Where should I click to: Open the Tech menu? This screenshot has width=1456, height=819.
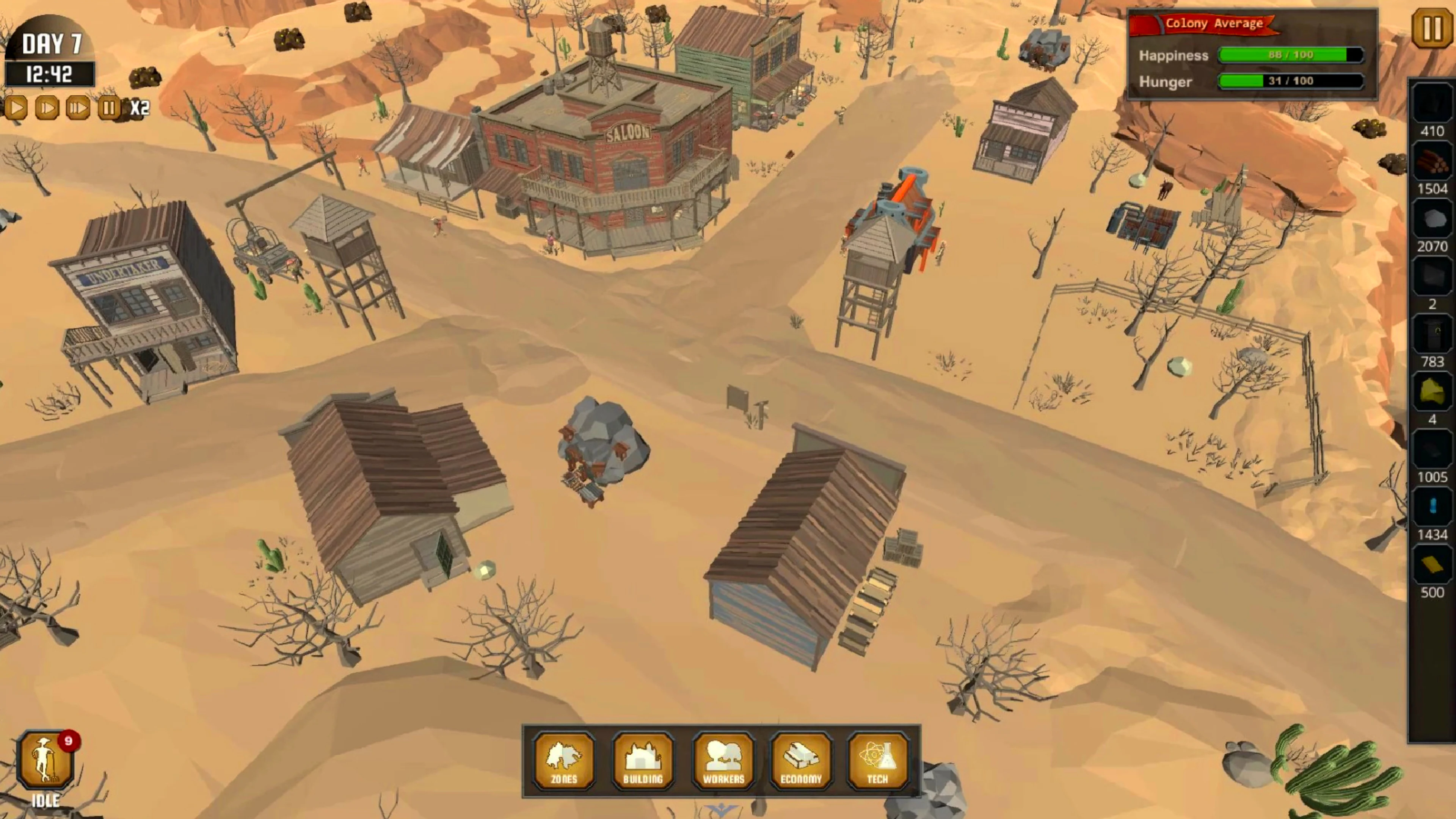(878, 760)
